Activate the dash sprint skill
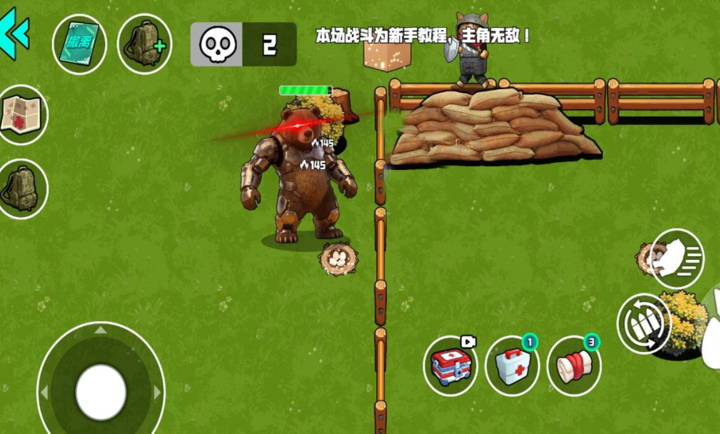This screenshot has height=434, width=720. pos(676,257)
